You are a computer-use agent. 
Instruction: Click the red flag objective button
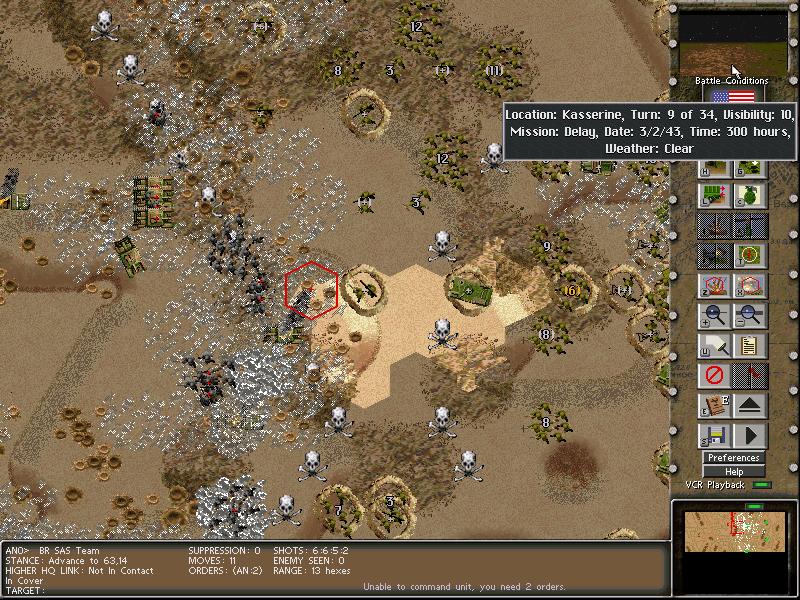[x=749, y=377]
